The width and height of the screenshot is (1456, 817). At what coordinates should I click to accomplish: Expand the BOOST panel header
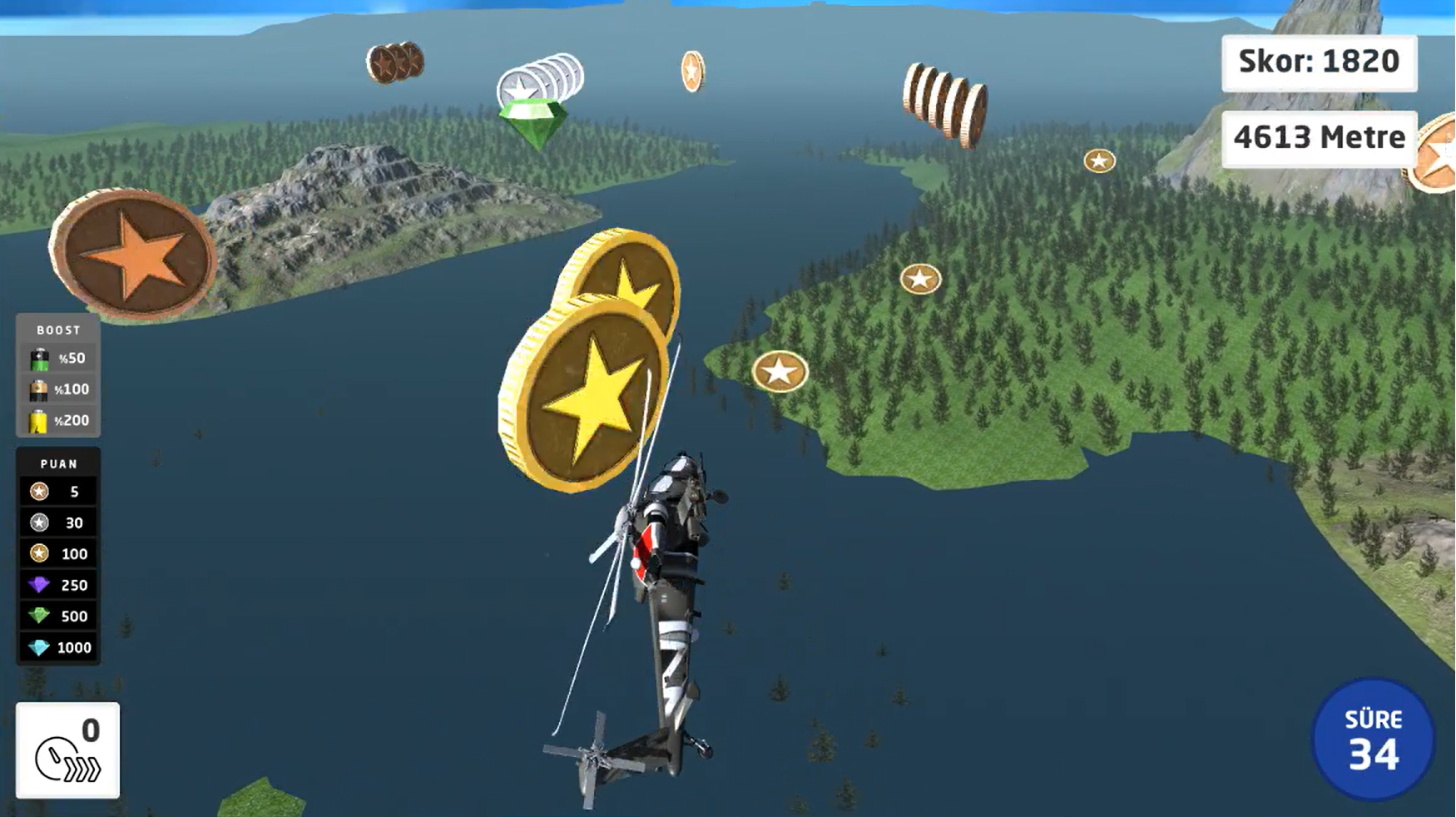57,329
